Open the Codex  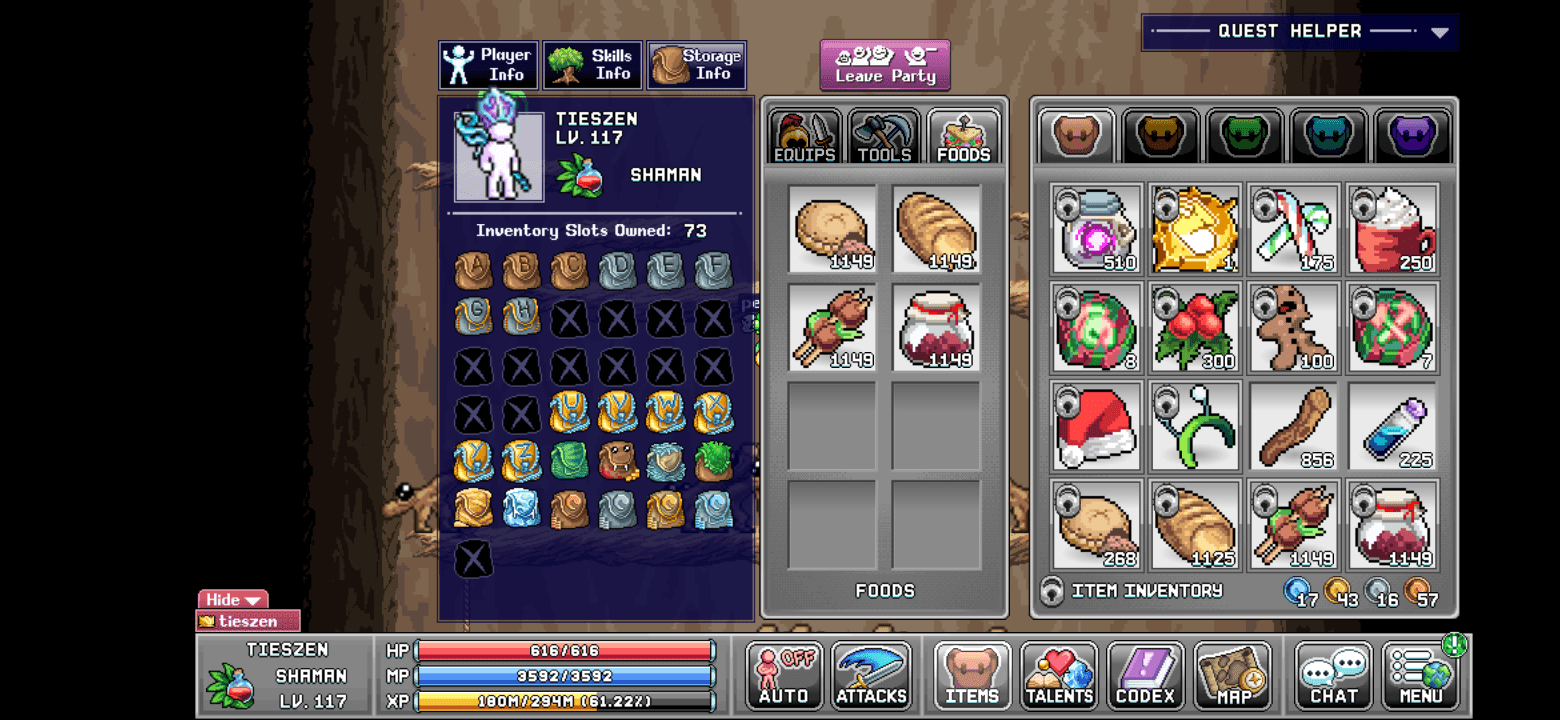coord(1146,675)
